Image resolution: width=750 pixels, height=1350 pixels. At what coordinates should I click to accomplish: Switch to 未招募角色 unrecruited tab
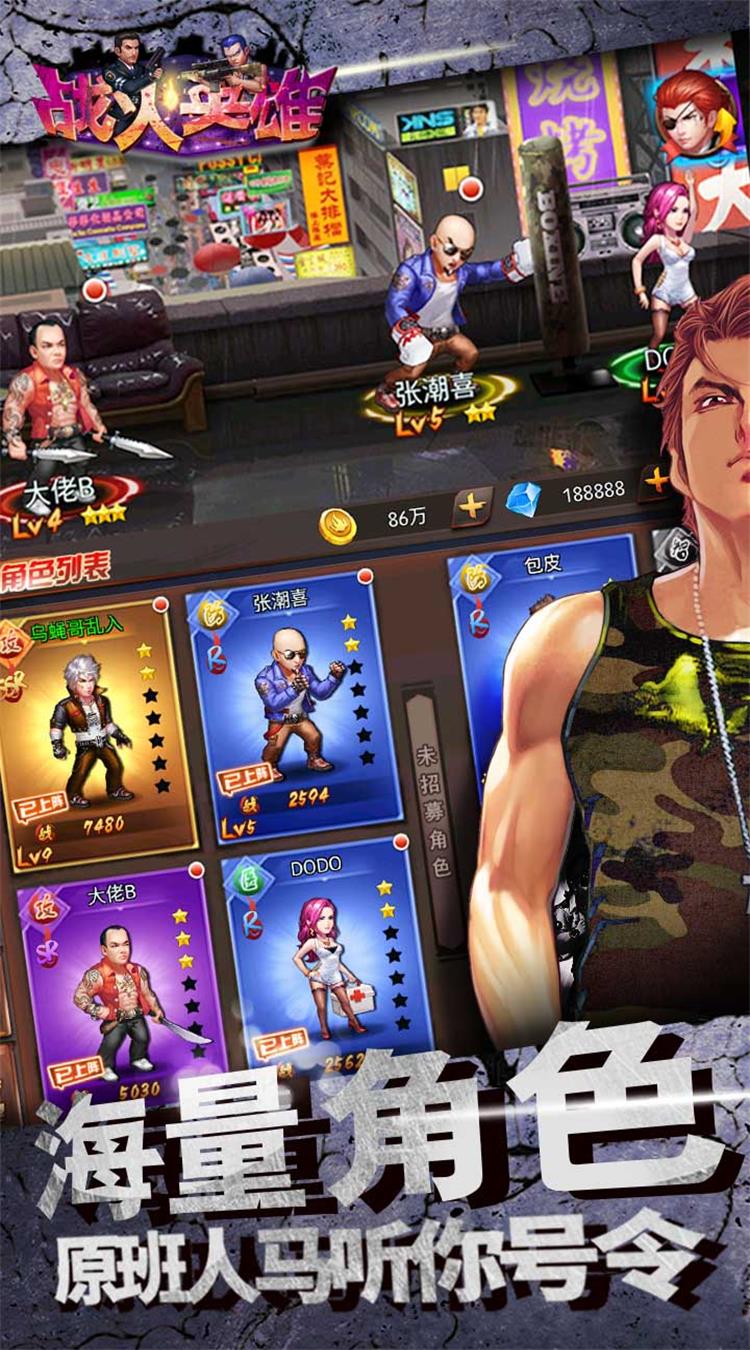(433, 810)
